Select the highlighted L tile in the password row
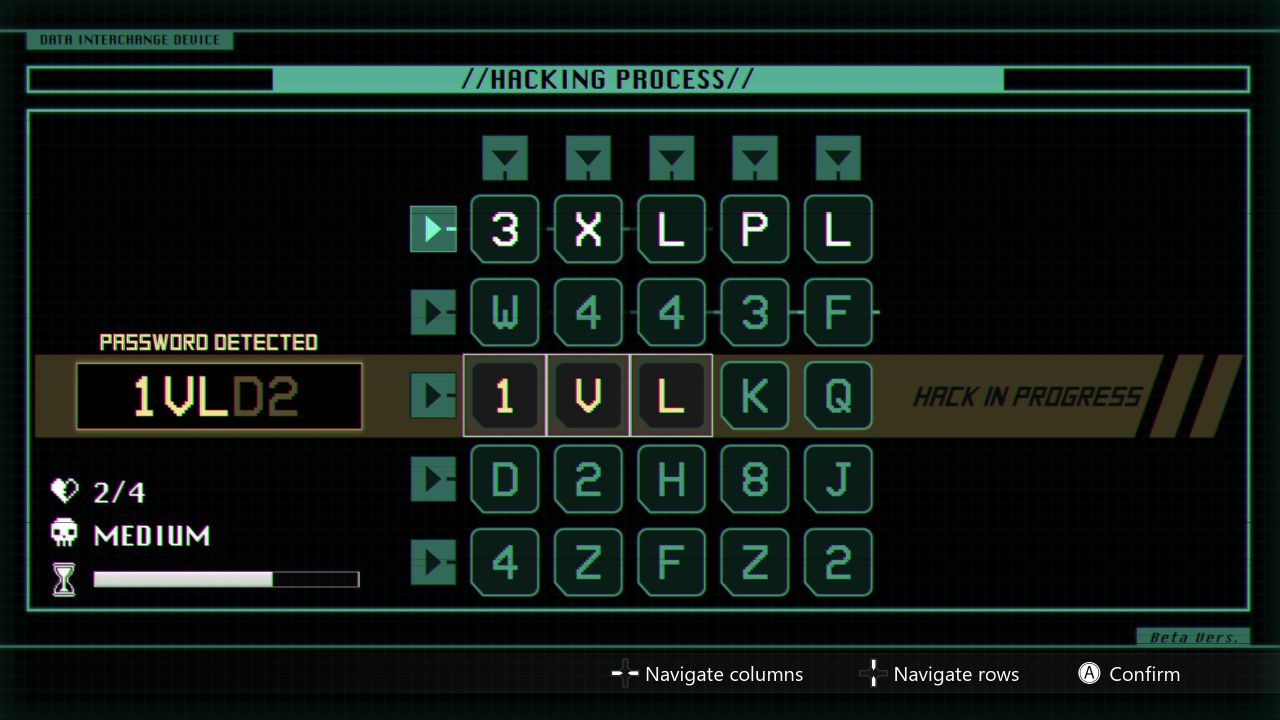This screenshot has width=1280, height=720. pyautogui.click(x=671, y=396)
